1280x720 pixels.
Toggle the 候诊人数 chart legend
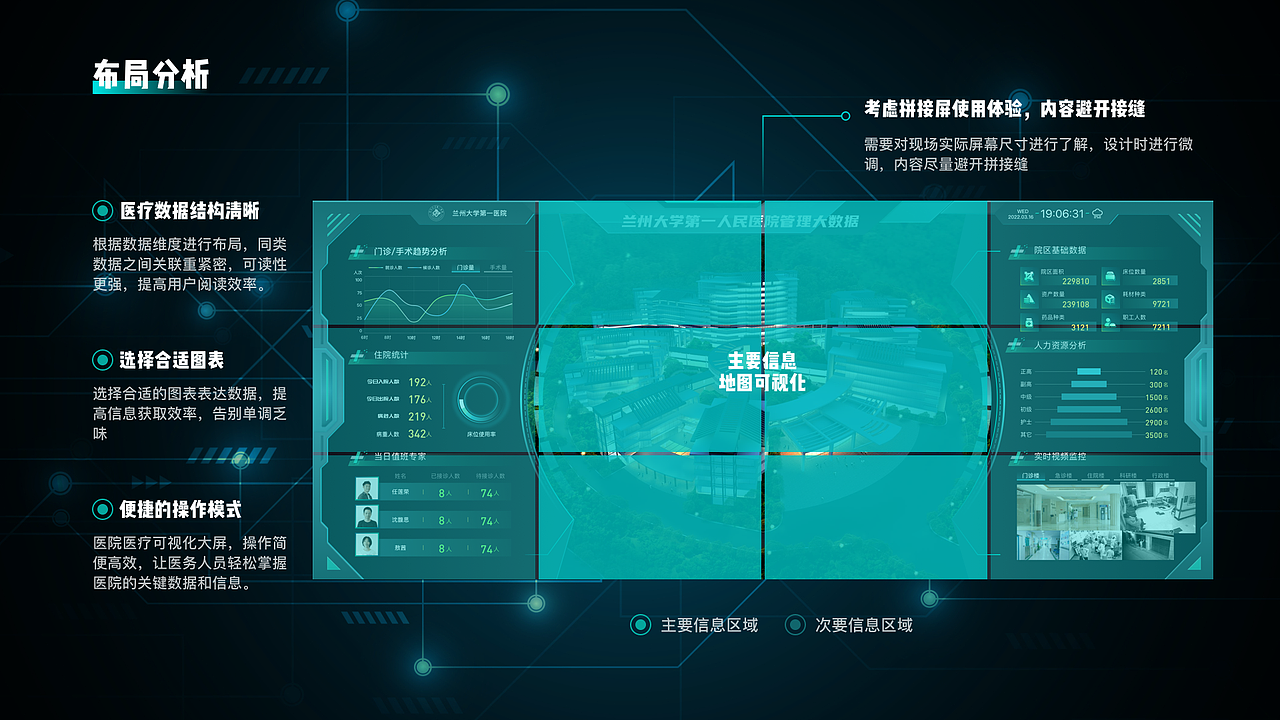tap(422, 267)
